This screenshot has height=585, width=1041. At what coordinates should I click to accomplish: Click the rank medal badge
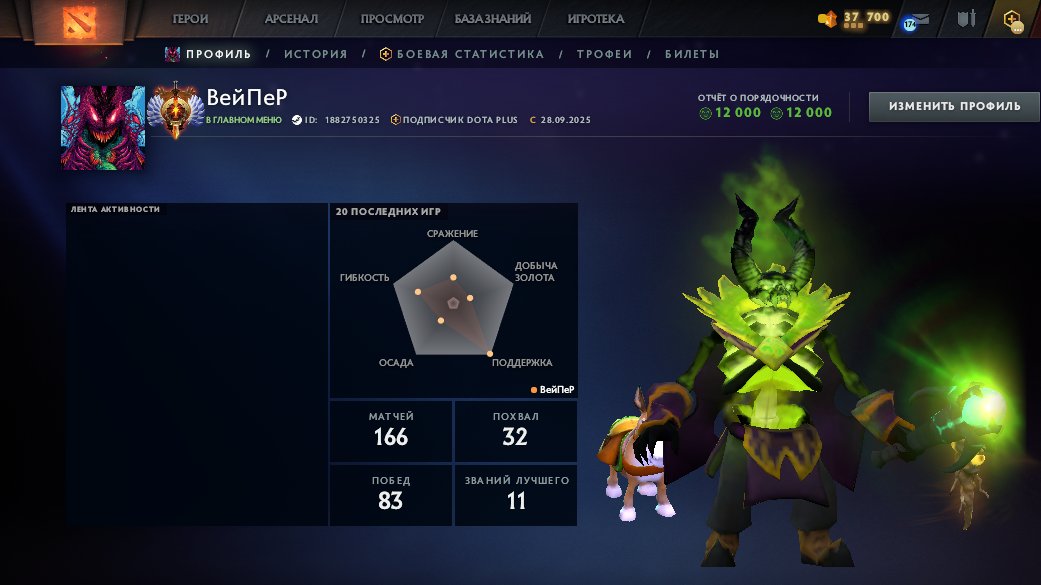click(175, 110)
